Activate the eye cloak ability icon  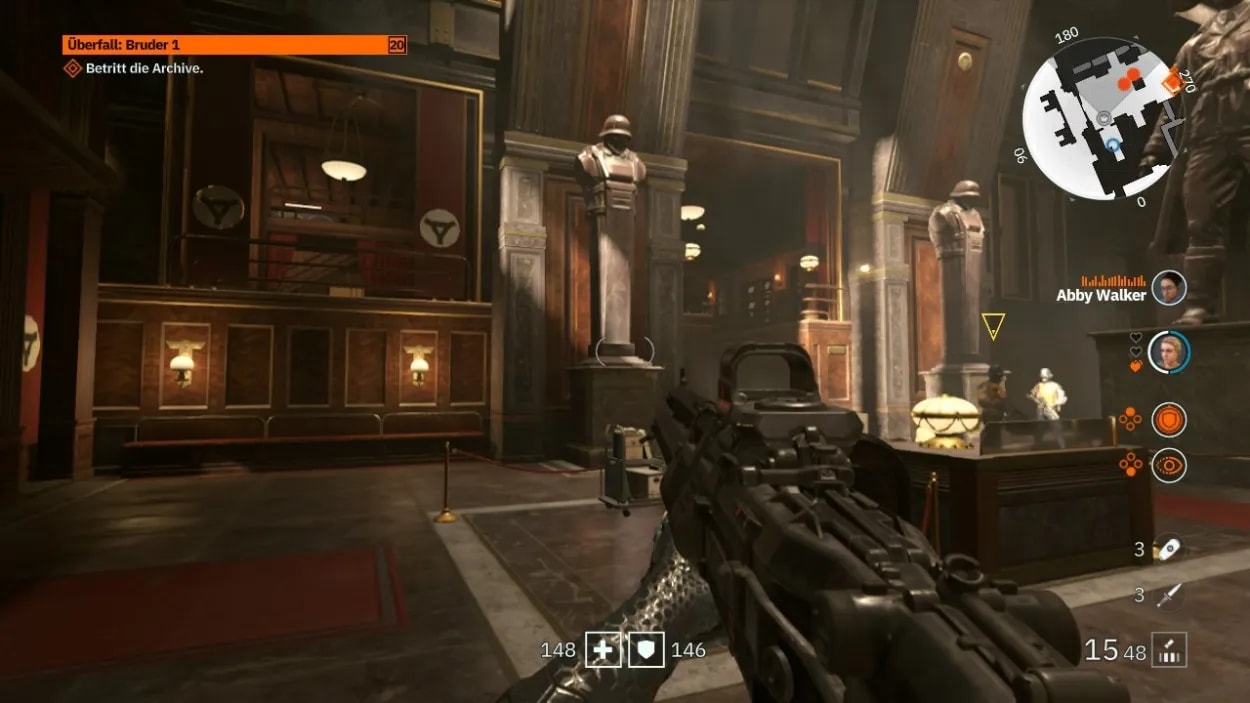(x=1168, y=465)
